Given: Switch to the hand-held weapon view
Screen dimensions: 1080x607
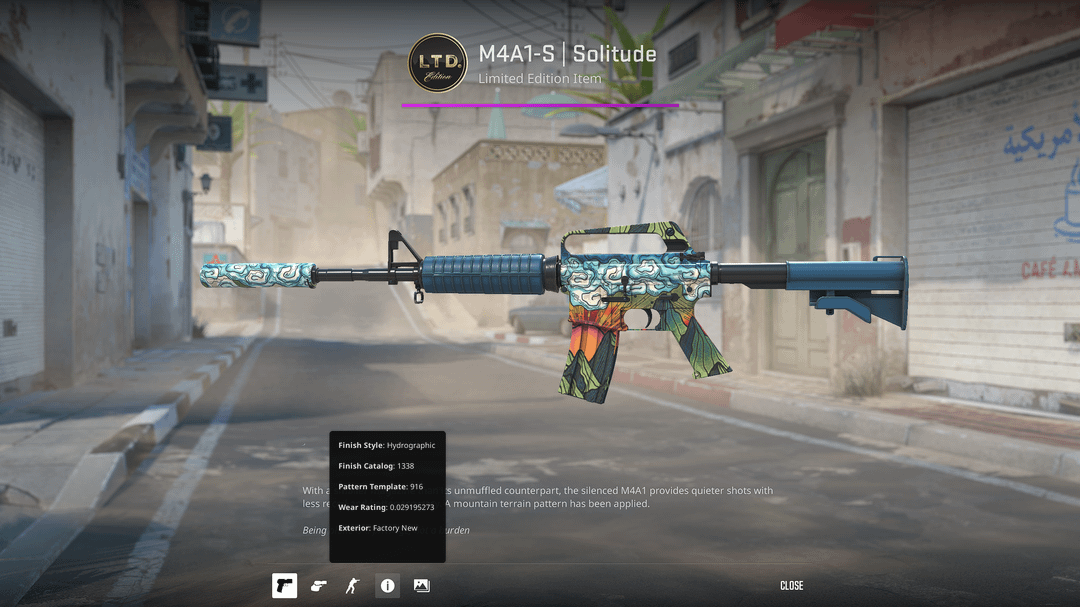Looking at the screenshot, I should tap(318, 586).
